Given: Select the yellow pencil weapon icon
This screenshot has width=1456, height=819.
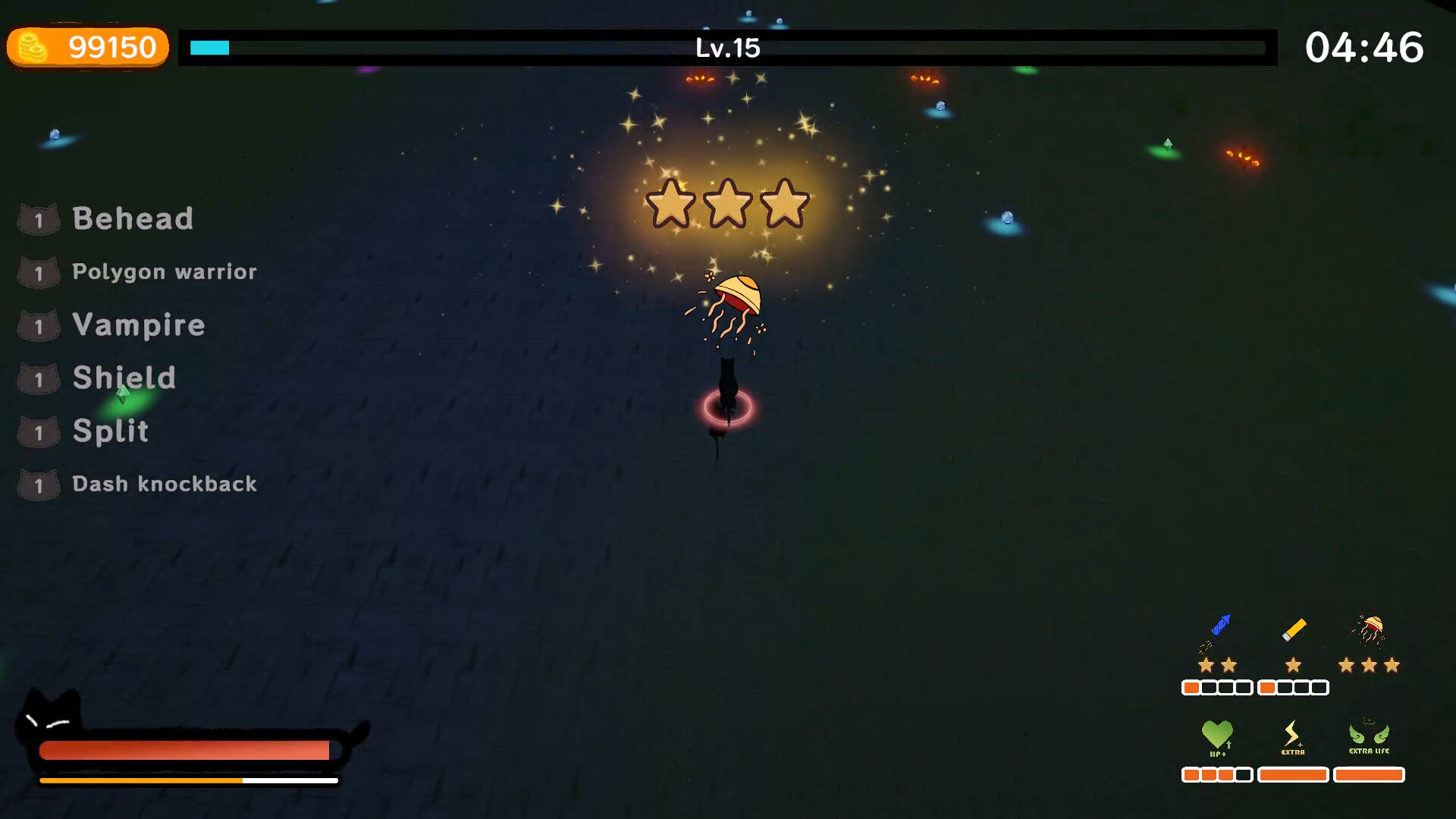Looking at the screenshot, I should pos(1293,629).
